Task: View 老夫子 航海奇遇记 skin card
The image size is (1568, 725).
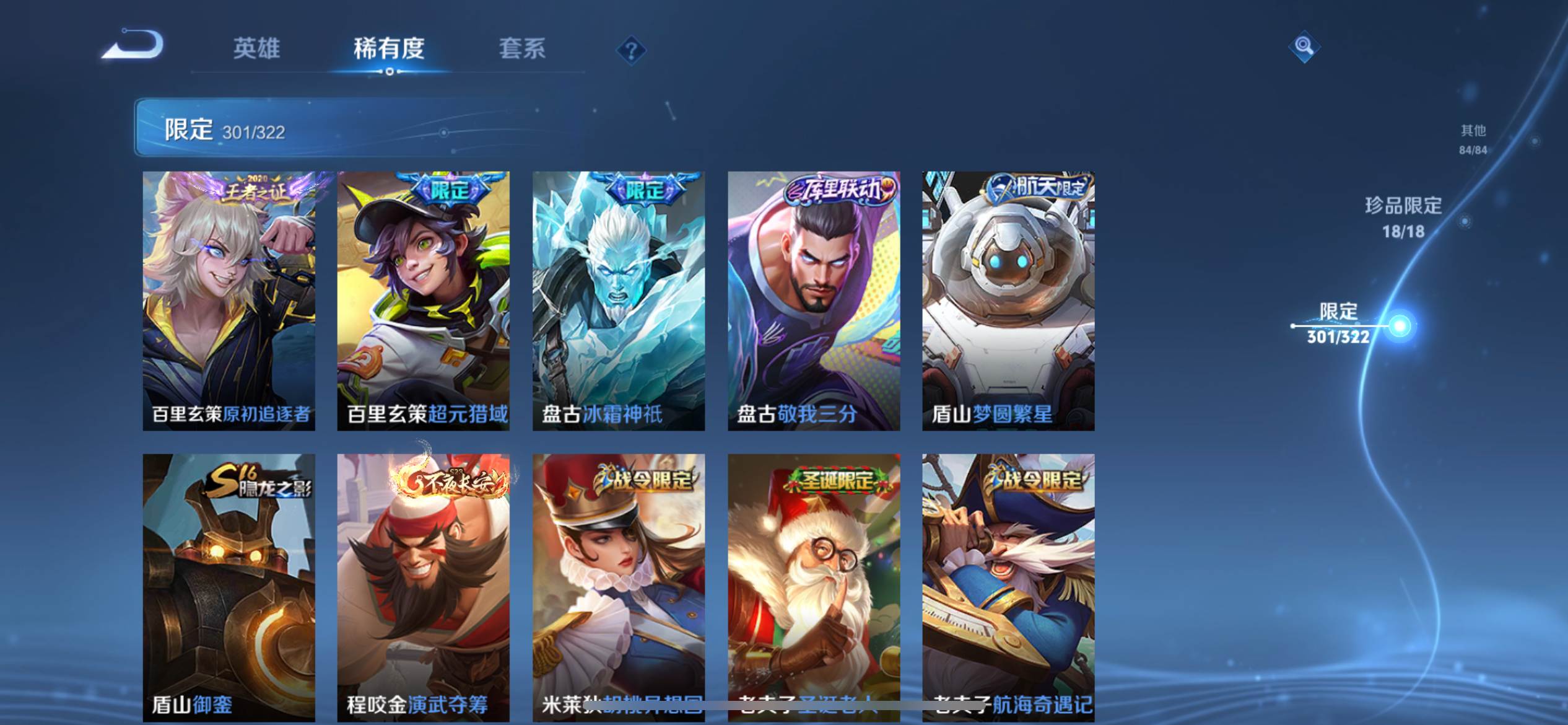Action: pyautogui.click(x=1008, y=587)
